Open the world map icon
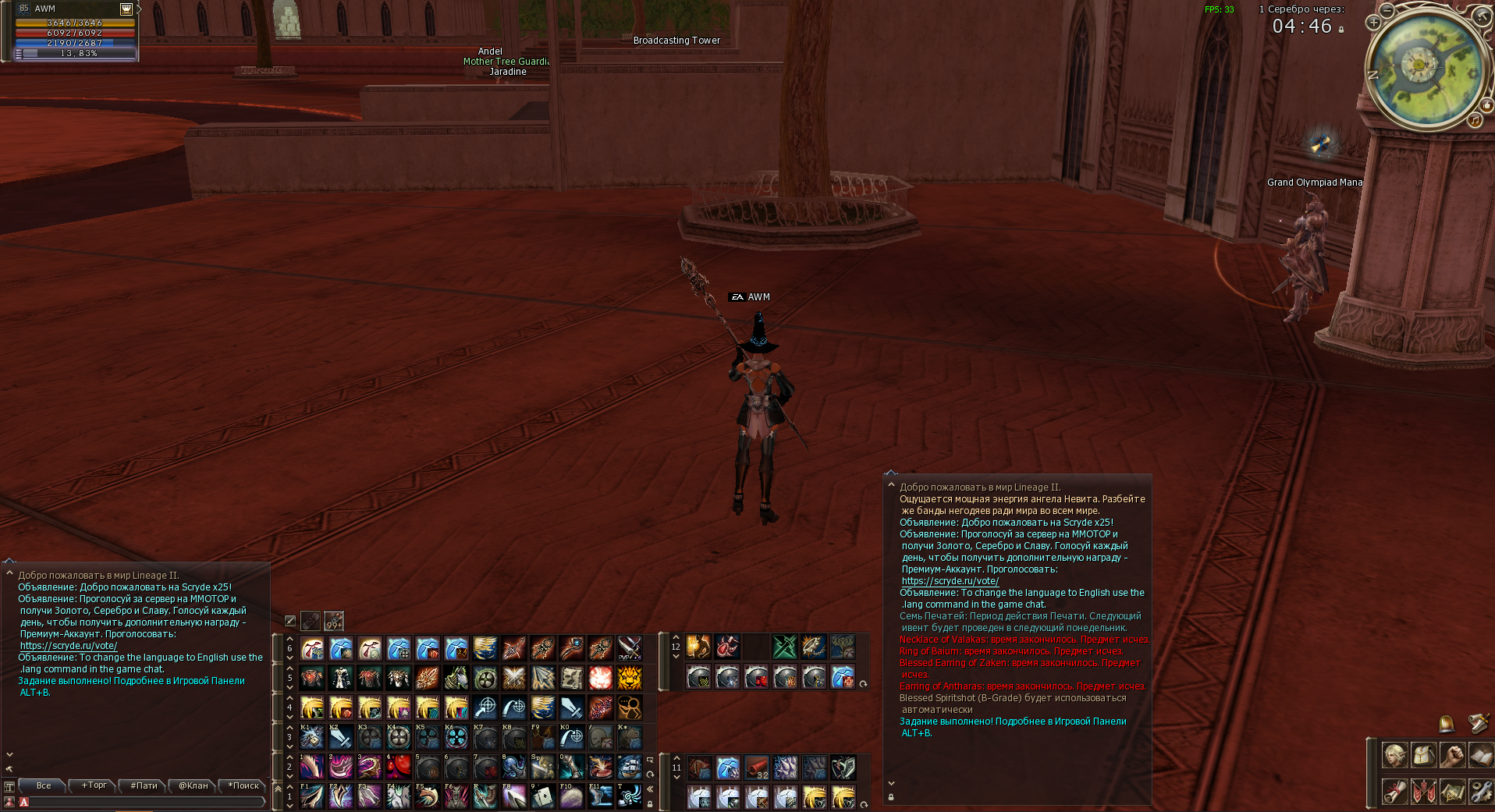Image resolution: width=1495 pixels, height=812 pixels. (x=1454, y=789)
